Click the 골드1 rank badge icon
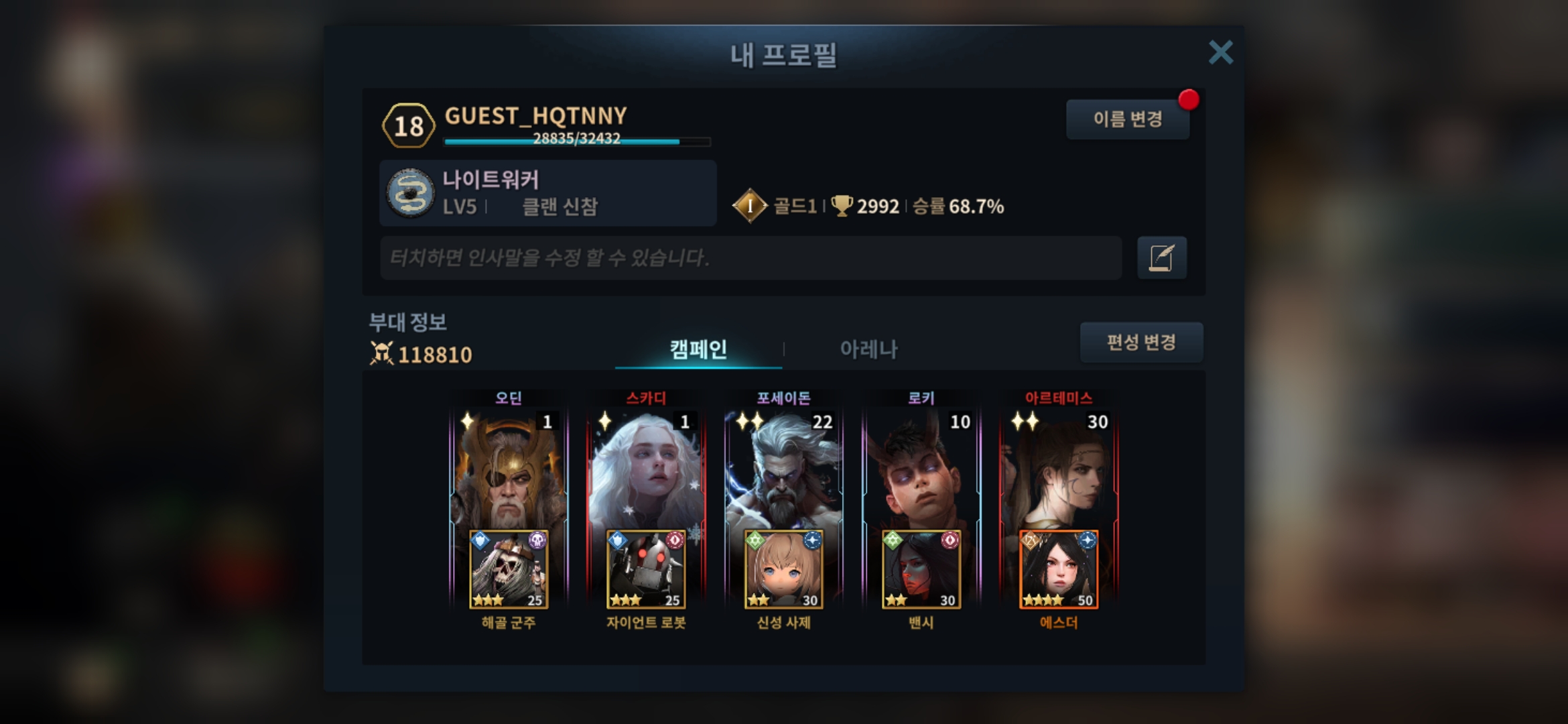The image size is (1568, 724). click(749, 206)
